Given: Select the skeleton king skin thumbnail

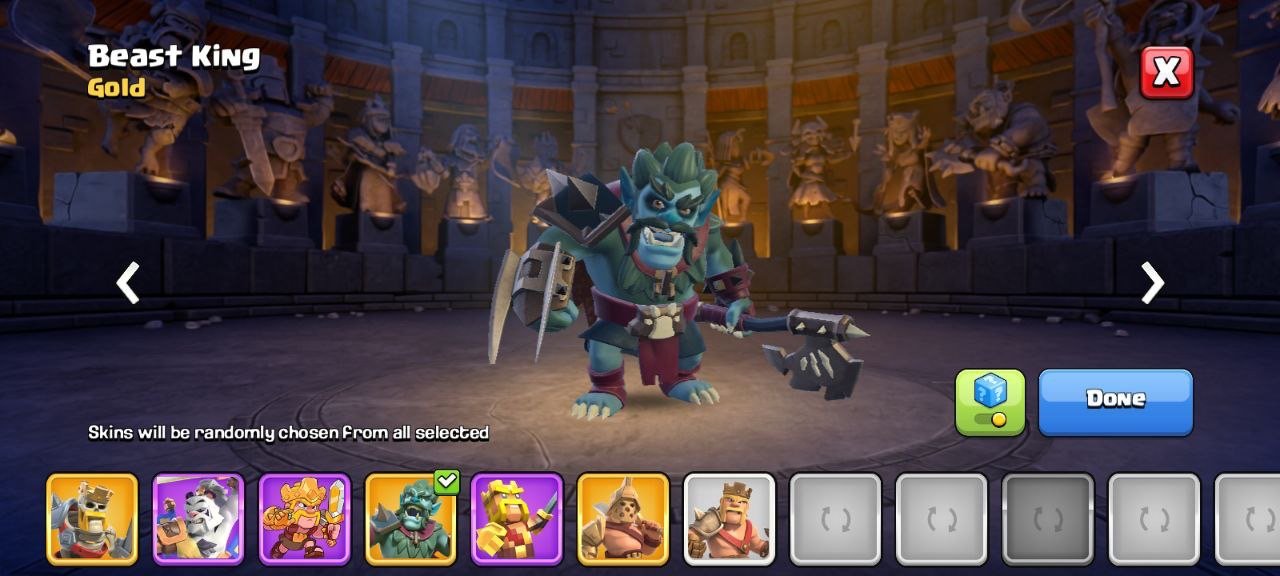Looking at the screenshot, I should pyautogui.click(x=92, y=519).
